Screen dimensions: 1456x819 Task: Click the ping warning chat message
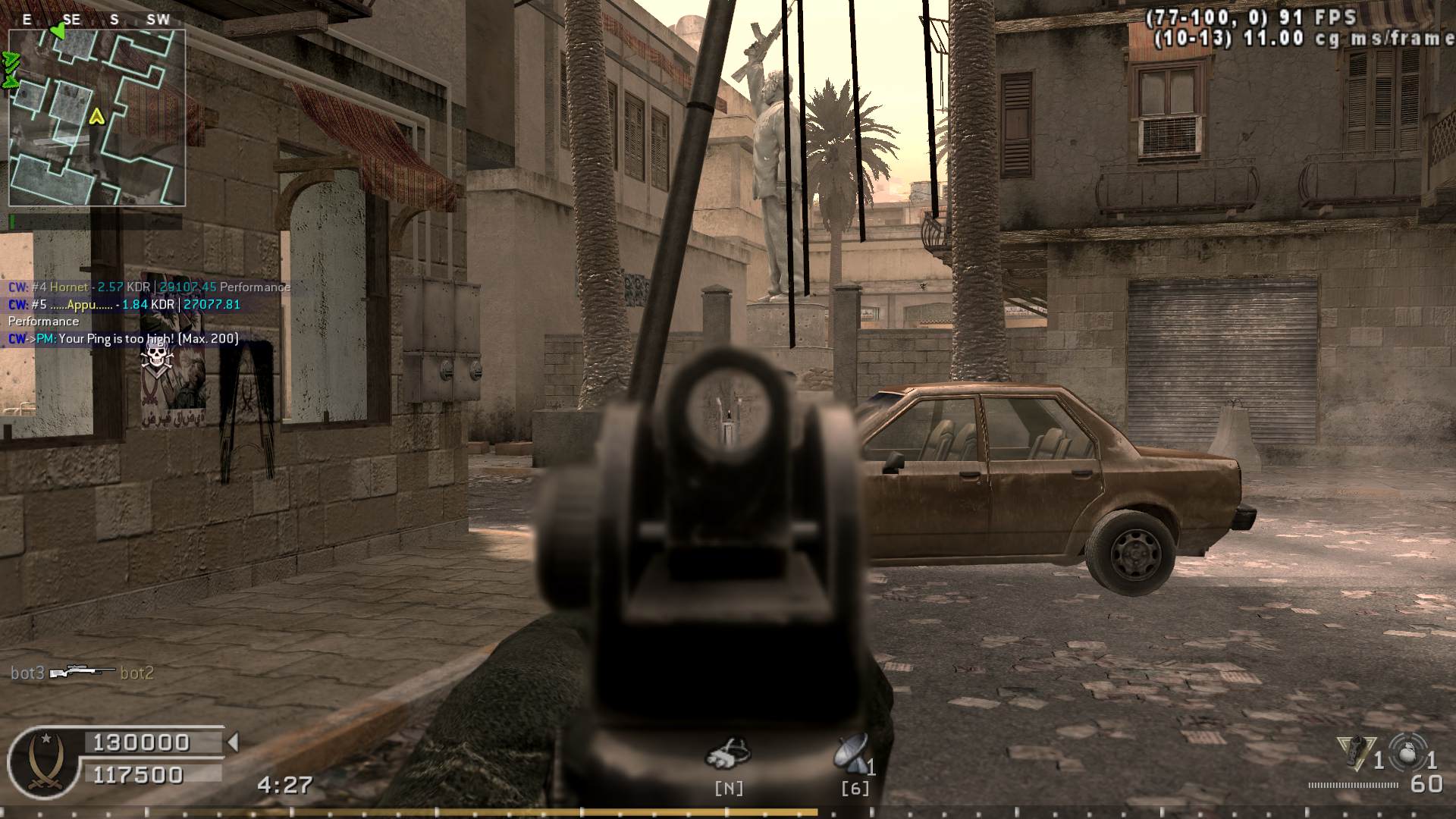coord(124,339)
